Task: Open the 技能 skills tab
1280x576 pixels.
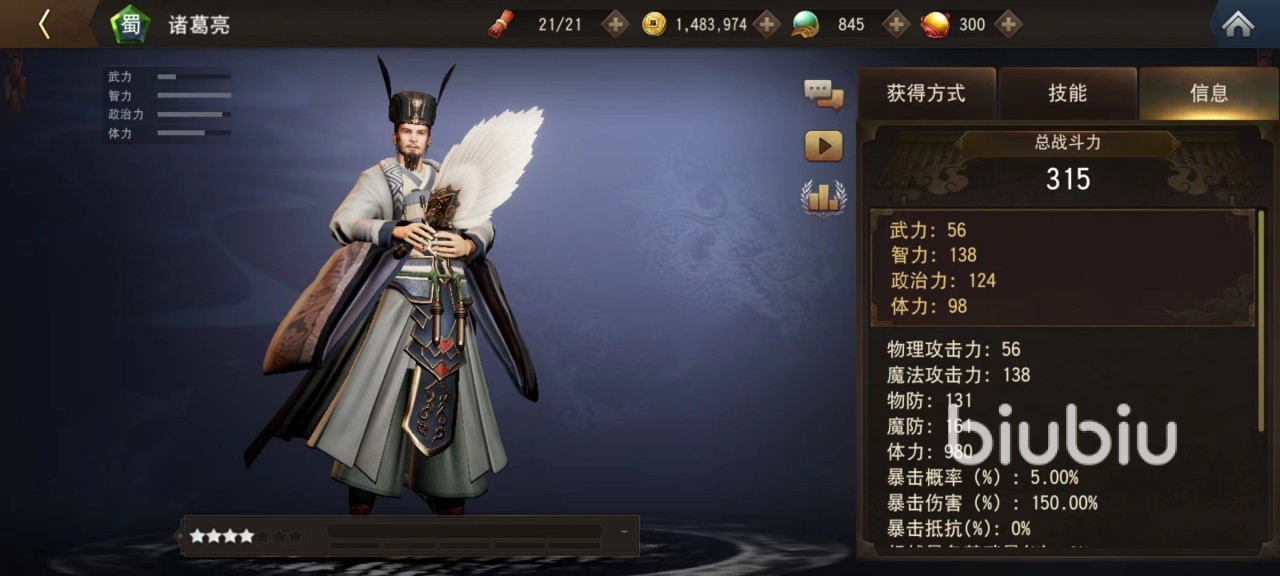Action: coord(1067,94)
